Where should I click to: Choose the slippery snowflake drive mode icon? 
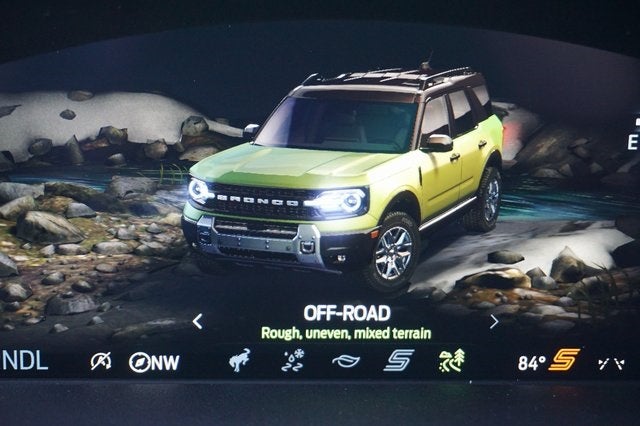click(293, 361)
